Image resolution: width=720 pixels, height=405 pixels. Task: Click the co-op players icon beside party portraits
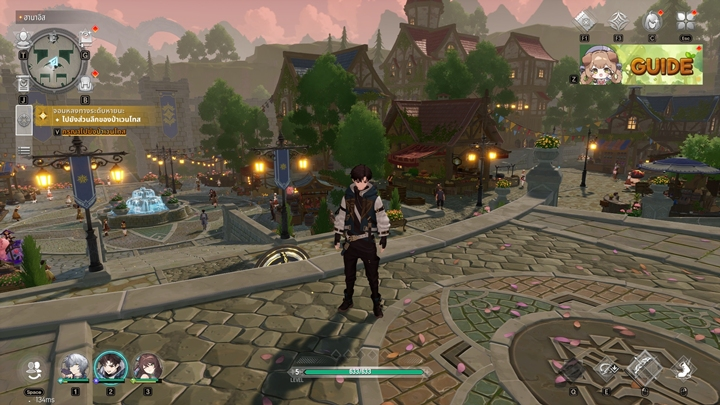[34, 369]
